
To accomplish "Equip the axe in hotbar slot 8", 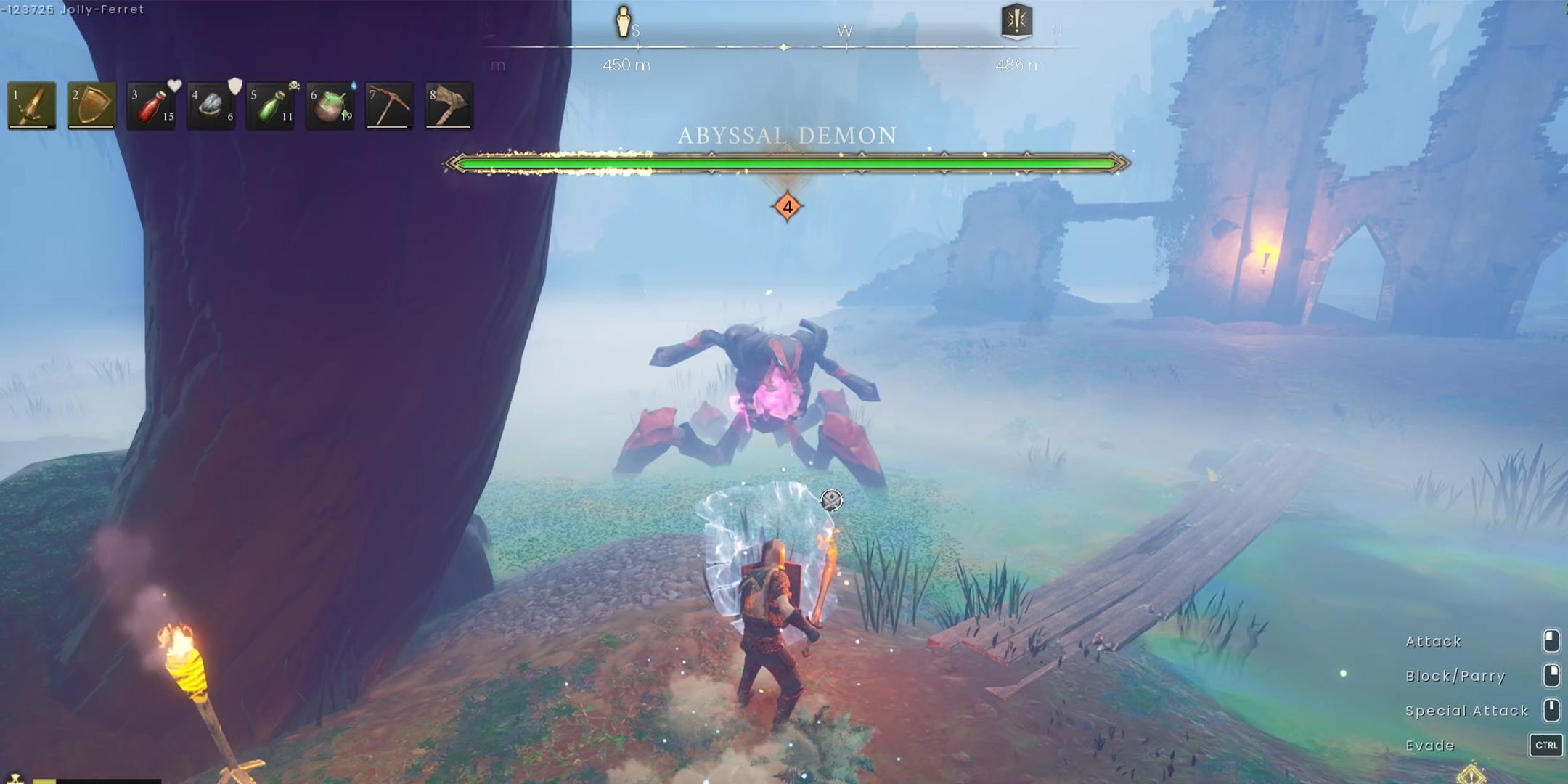I will (x=448, y=107).
